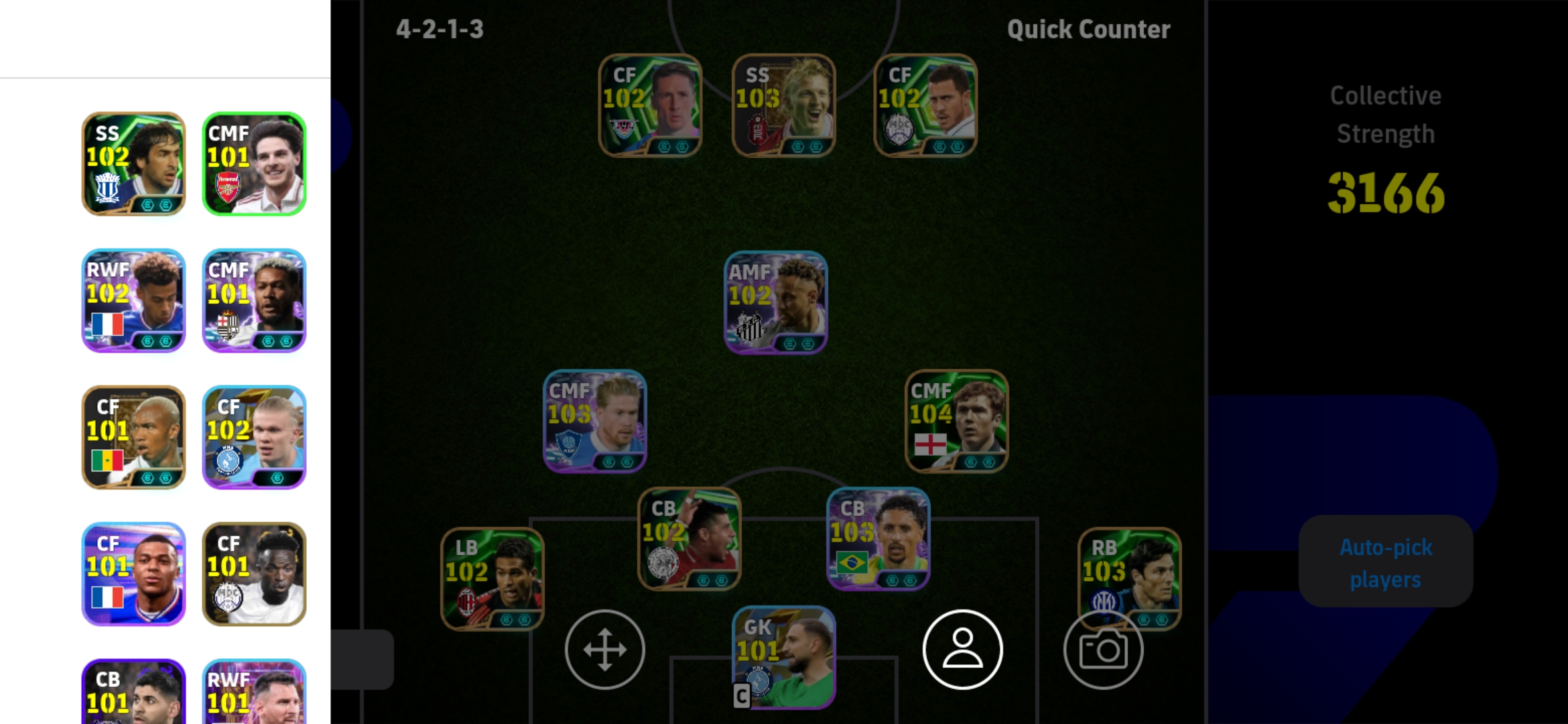Viewport: 1568px width, 724px height.
Task: Tap the SS 103 striker on the pitch
Action: point(783,106)
